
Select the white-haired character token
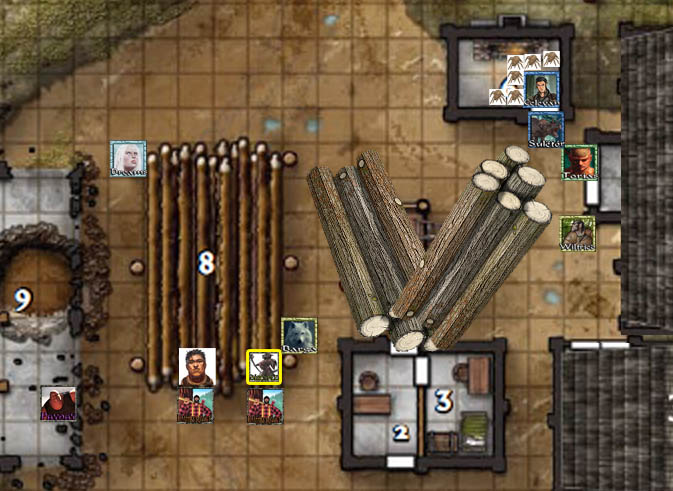[x=128, y=158]
